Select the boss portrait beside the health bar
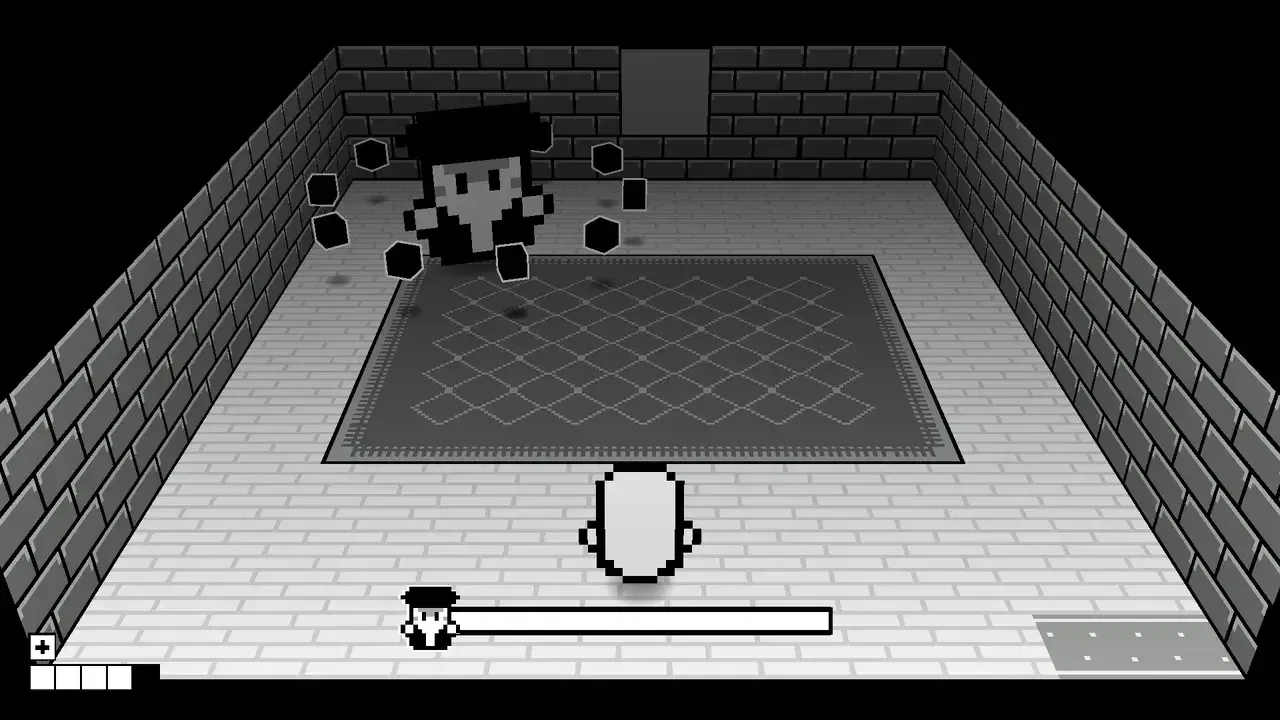Viewport: 1280px width, 720px height. point(428,620)
